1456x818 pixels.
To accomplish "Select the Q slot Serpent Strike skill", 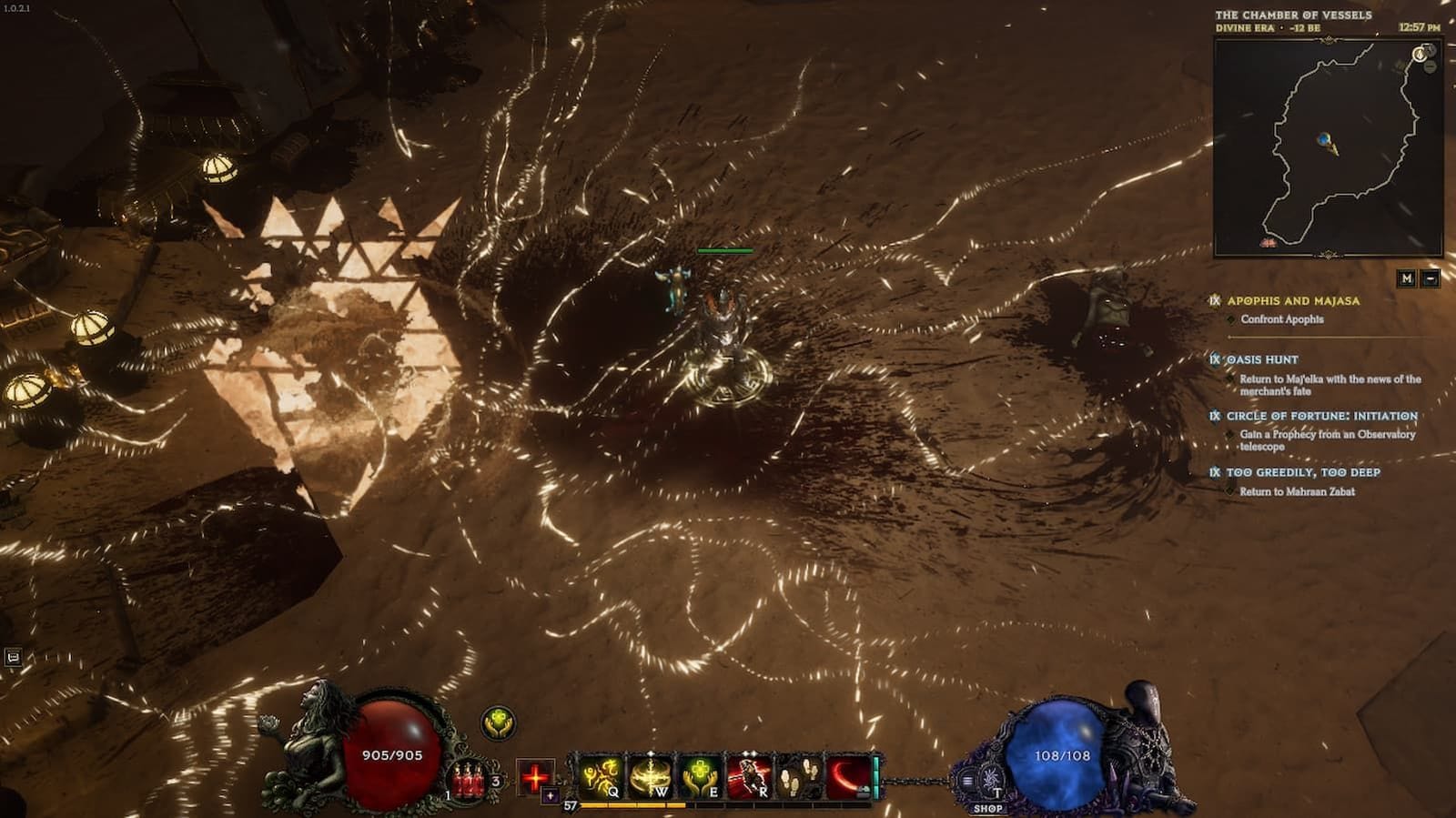I will 601,775.
